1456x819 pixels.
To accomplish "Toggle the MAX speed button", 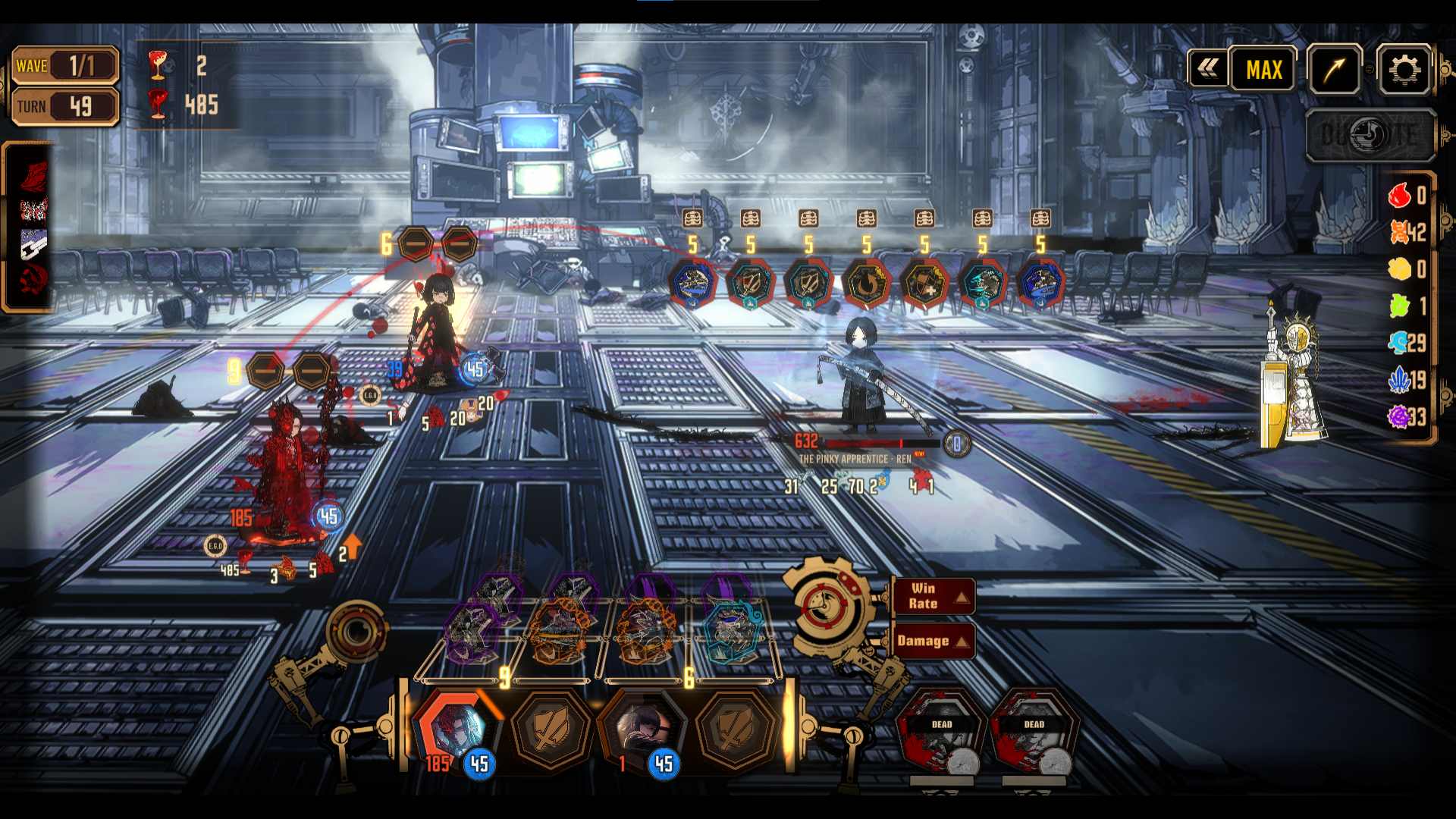I will click(1263, 70).
